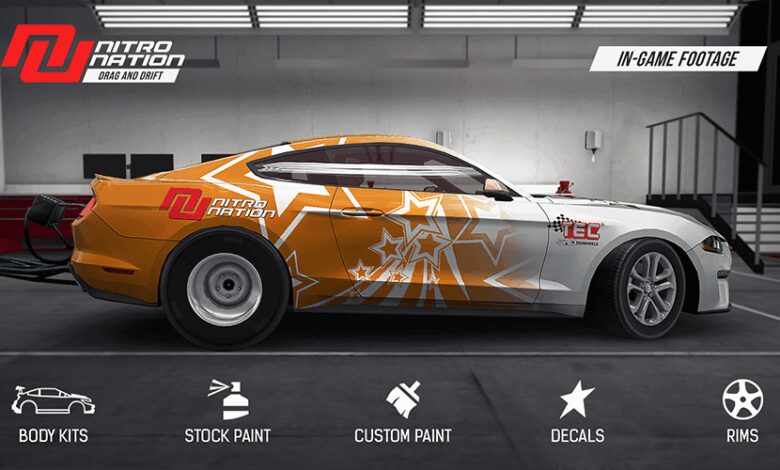This screenshot has height=470, width=780.
Task: Switch to the Rims wheel category
Action: 742,412
